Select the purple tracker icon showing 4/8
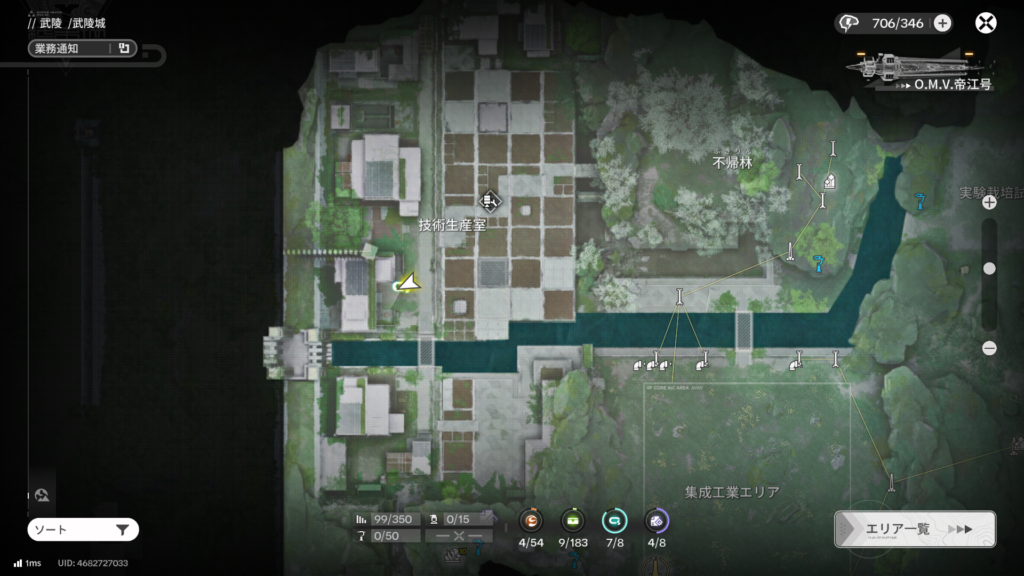1024x576 pixels. pyautogui.click(x=656, y=520)
